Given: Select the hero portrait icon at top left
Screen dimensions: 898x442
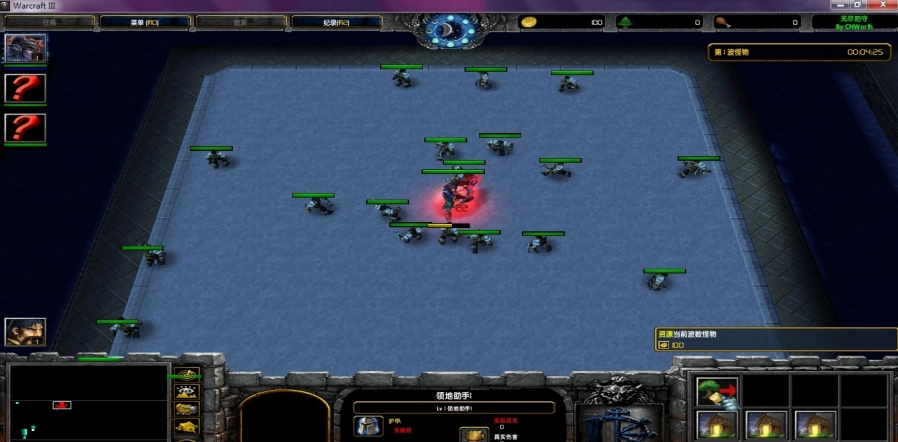Looking at the screenshot, I should point(24,48).
